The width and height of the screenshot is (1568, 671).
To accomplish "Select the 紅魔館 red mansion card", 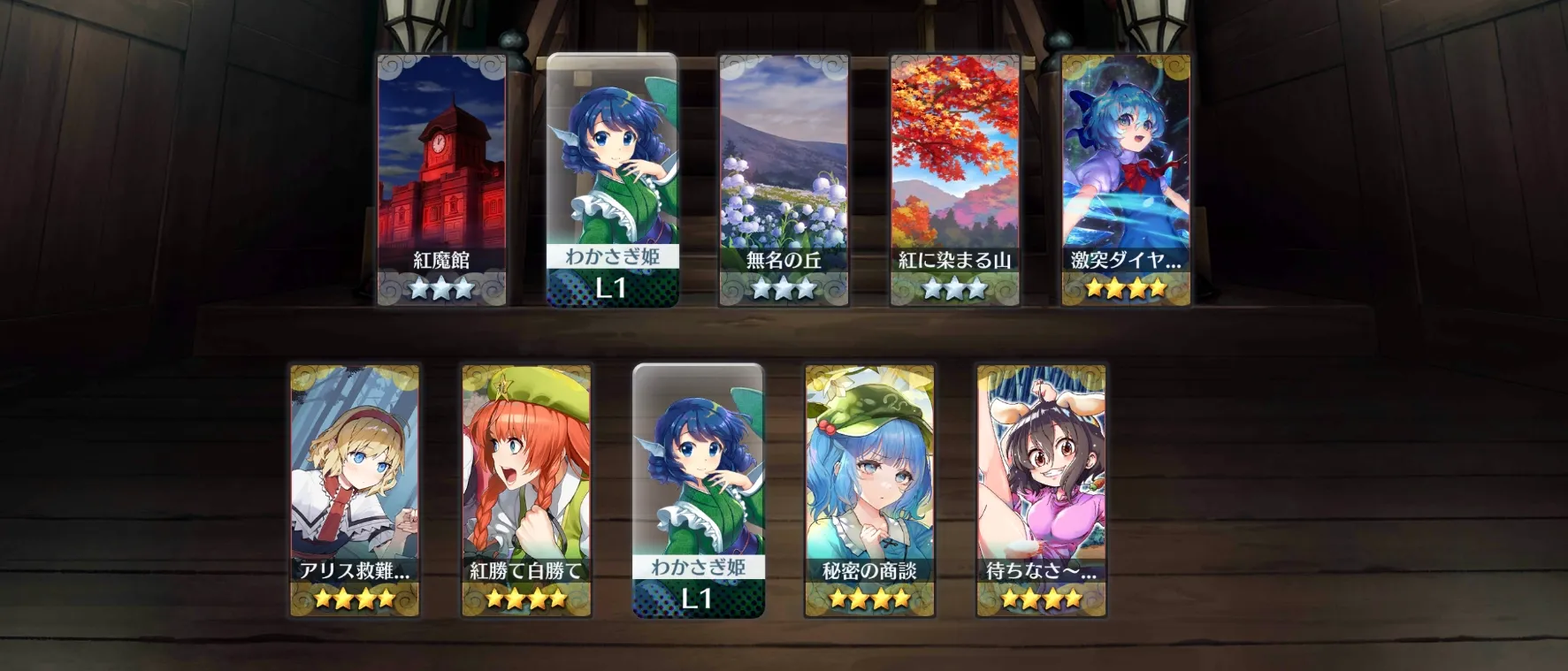I will tap(441, 179).
